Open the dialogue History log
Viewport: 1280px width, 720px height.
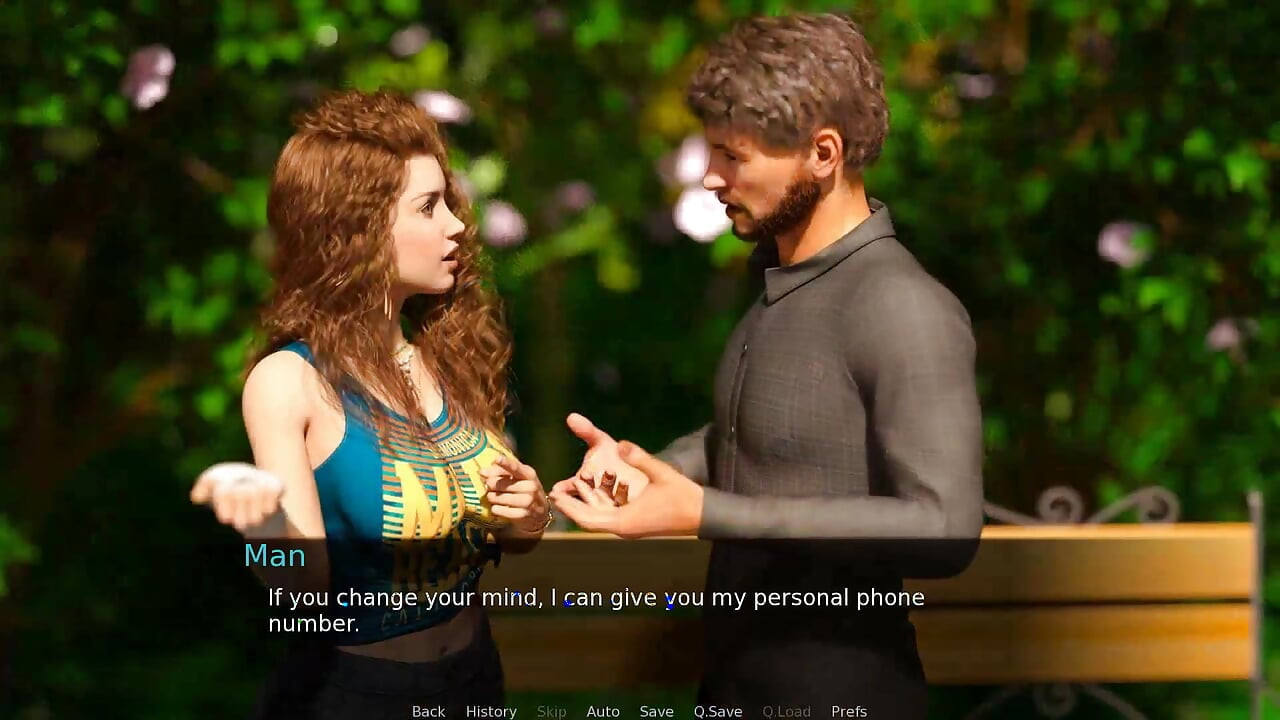pos(491,711)
